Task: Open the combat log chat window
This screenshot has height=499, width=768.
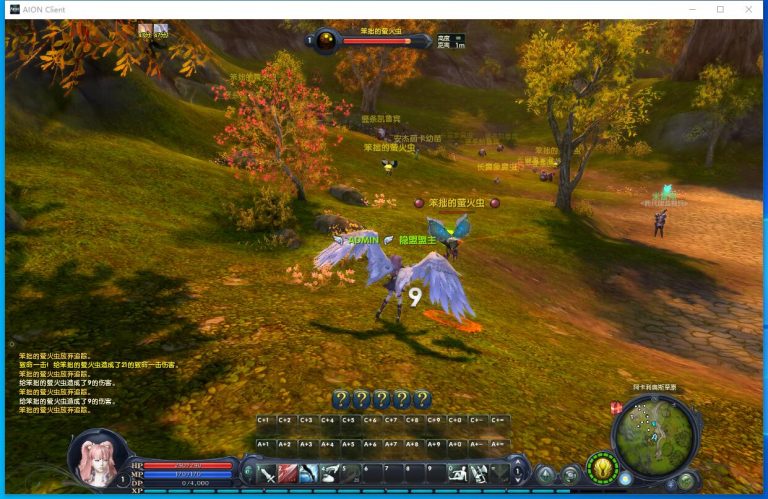Action: [x=98, y=382]
